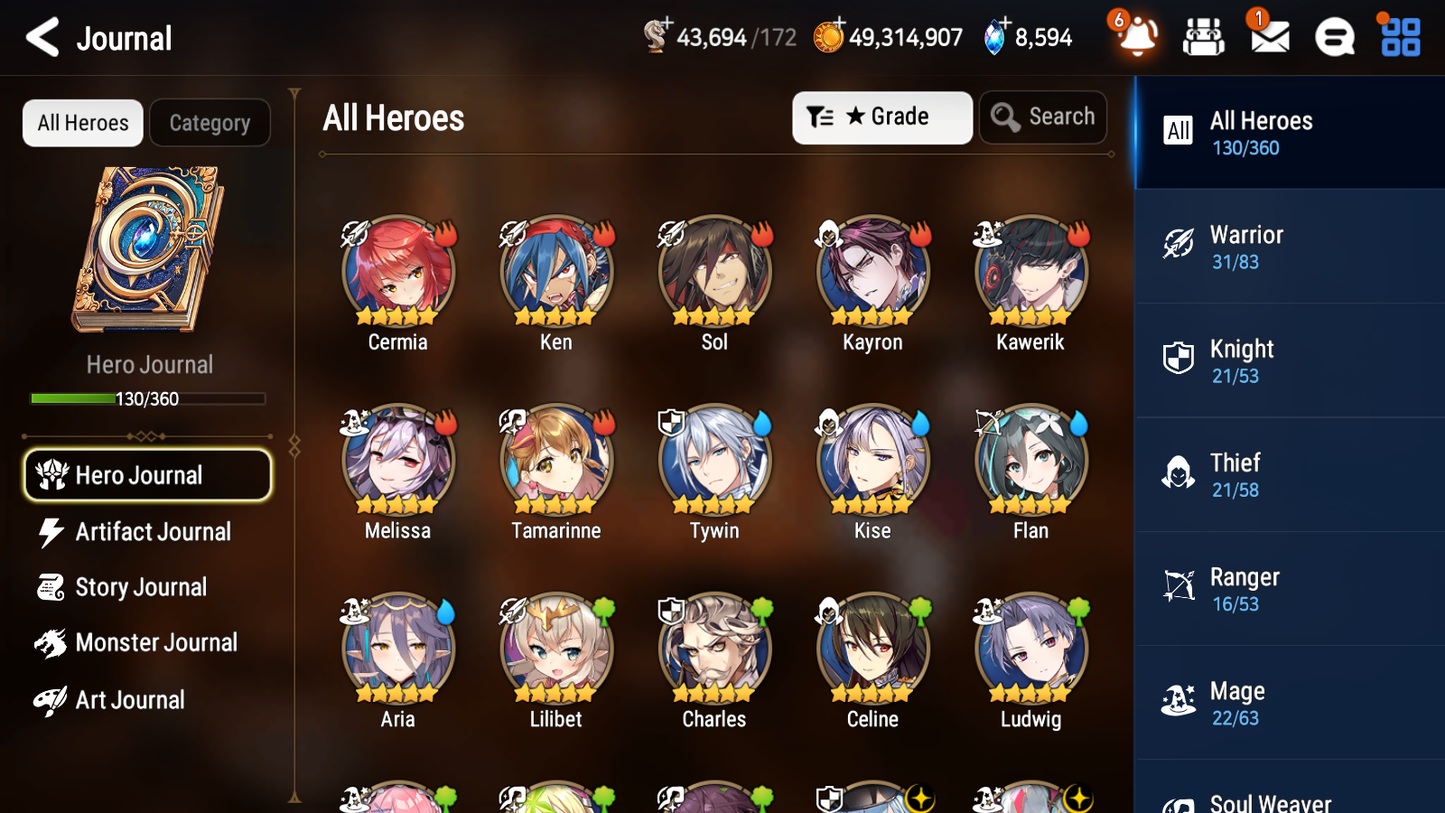
Task: Expand the Search bar
Action: [x=1043, y=117]
